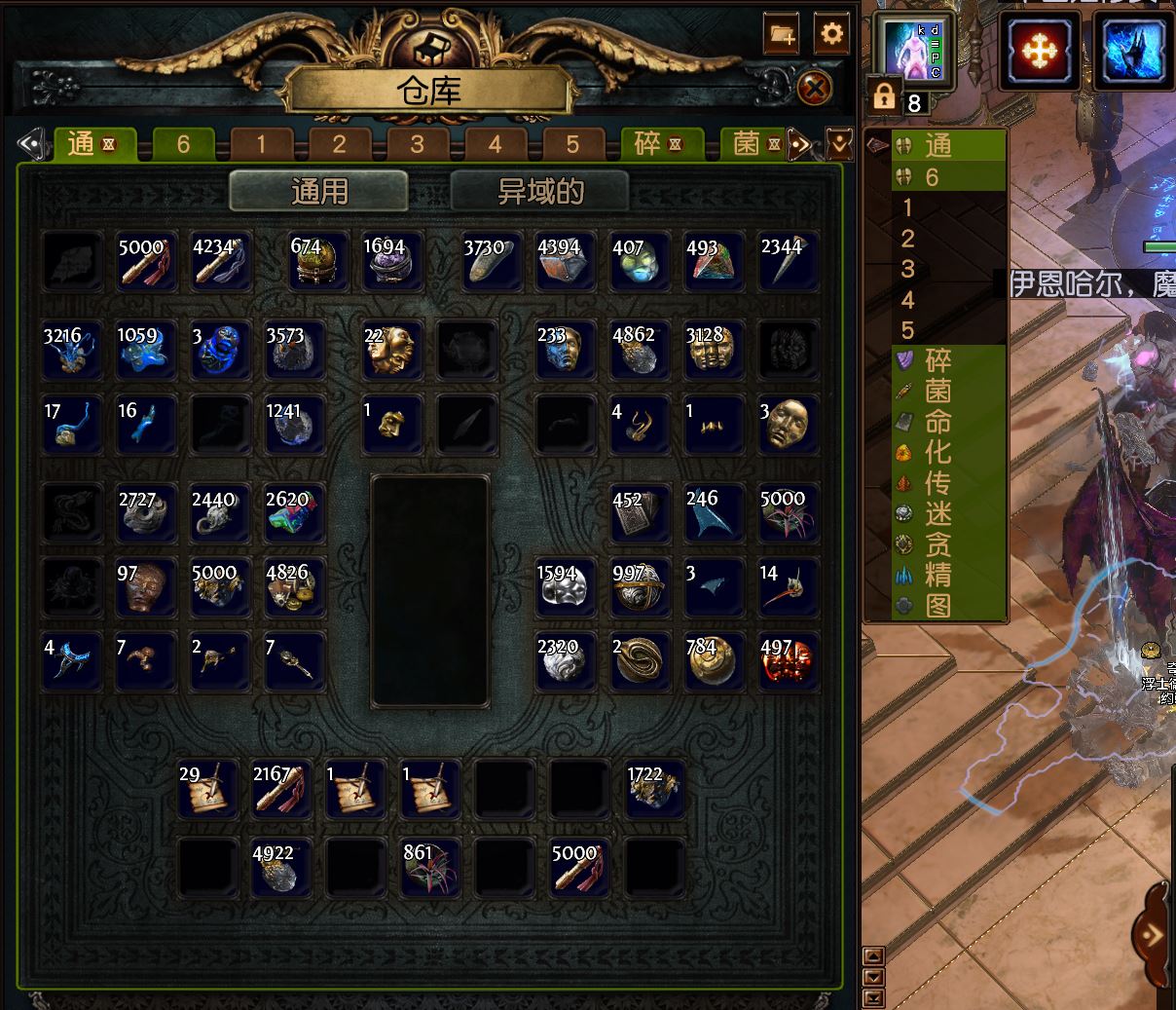1176x1010 pixels.
Task: Choose 图 in the tab list
Action: [937, 606]
